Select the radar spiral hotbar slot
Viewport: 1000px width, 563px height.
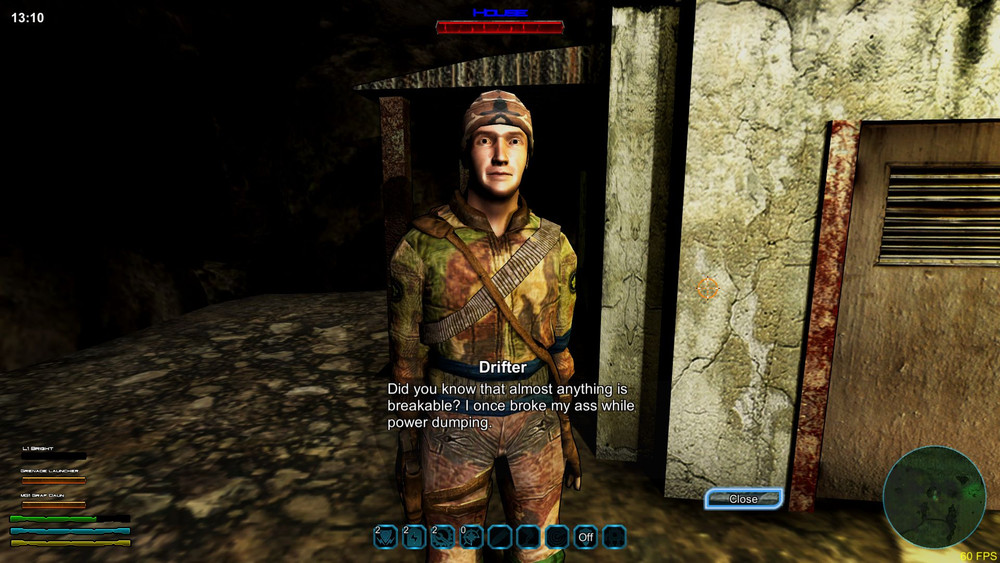click(557, 537)
